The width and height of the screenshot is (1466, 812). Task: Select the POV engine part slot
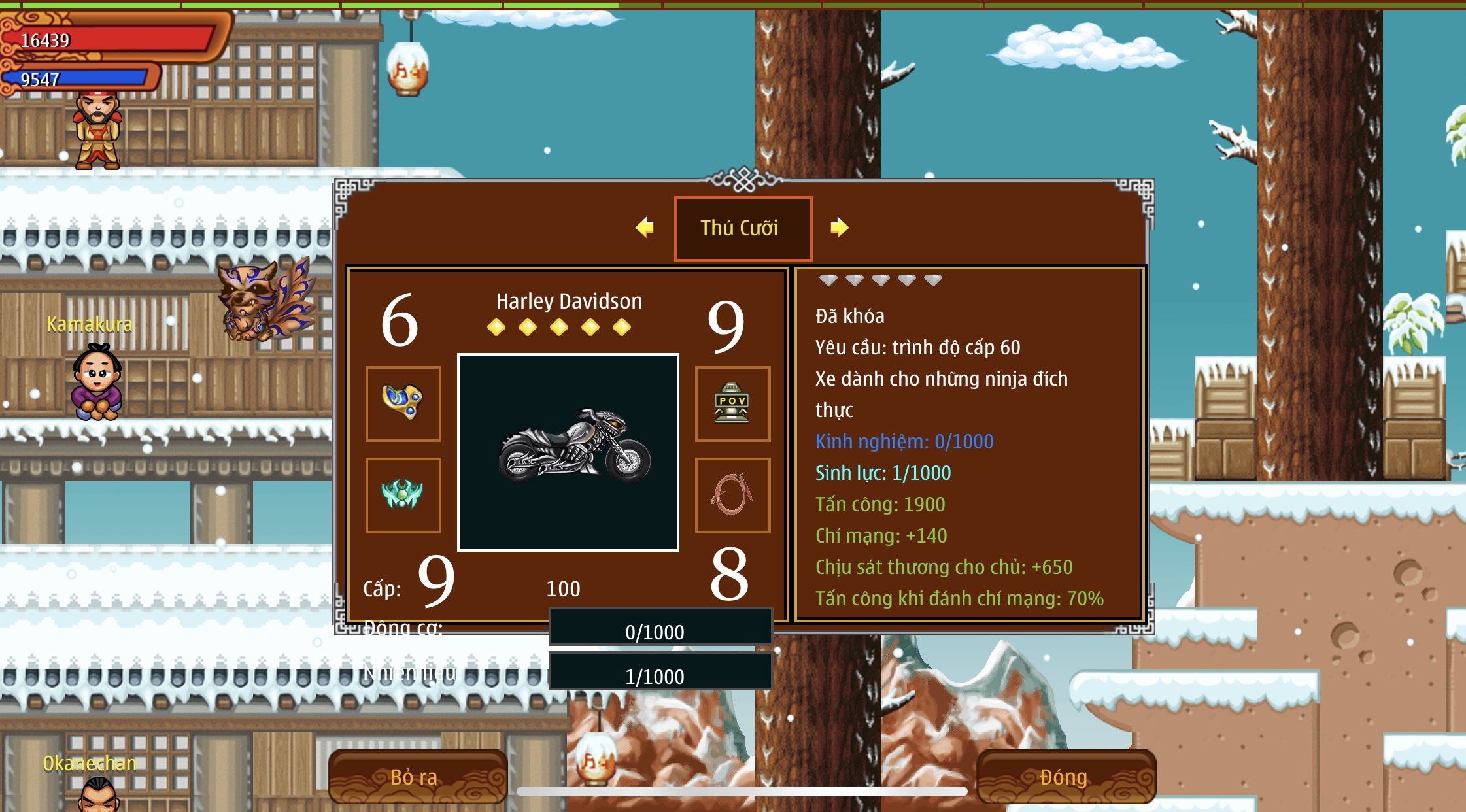[732, 403]
